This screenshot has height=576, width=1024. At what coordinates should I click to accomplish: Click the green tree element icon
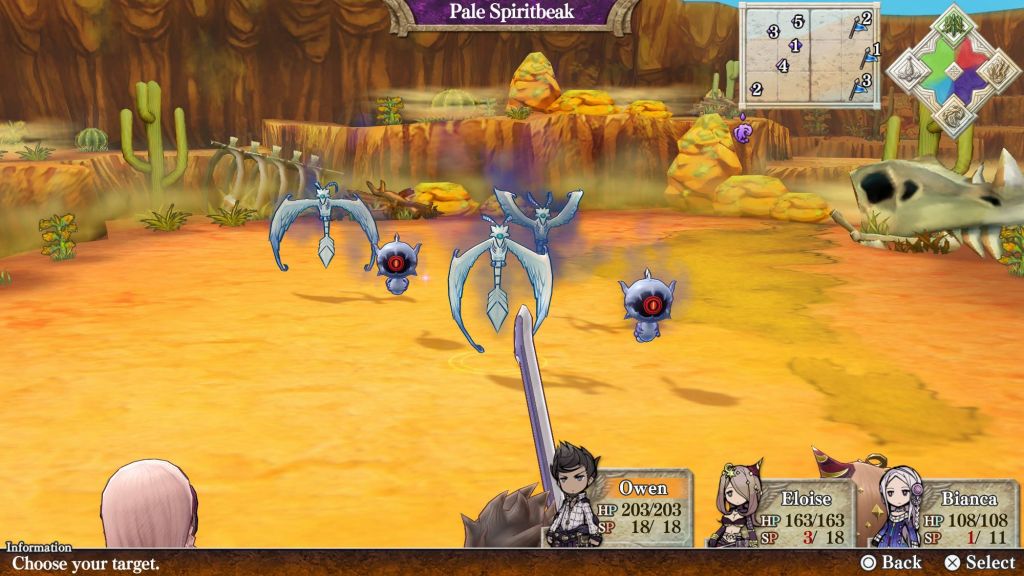point(952,22)
